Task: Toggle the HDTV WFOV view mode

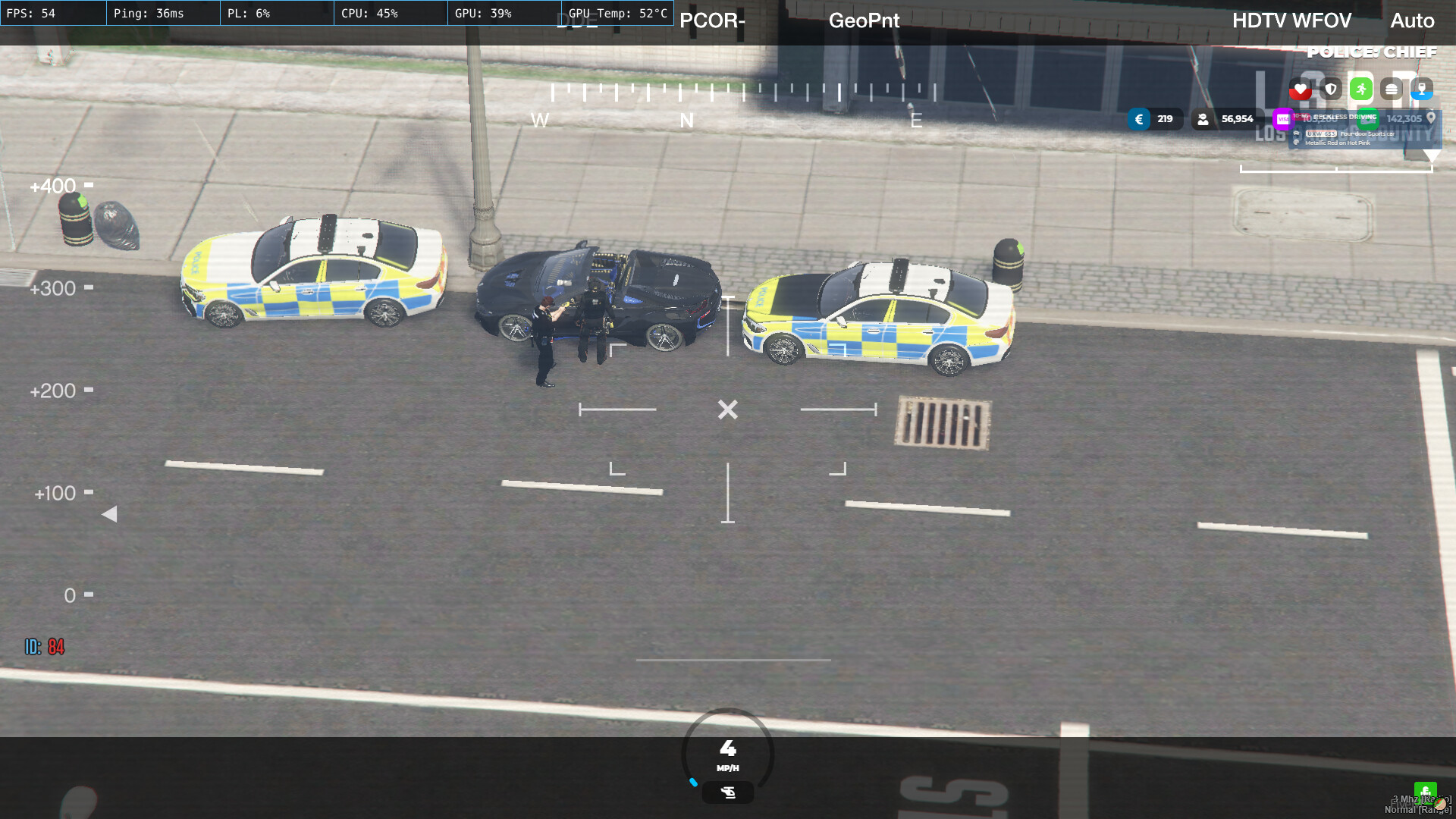Action: (1291, 20)
